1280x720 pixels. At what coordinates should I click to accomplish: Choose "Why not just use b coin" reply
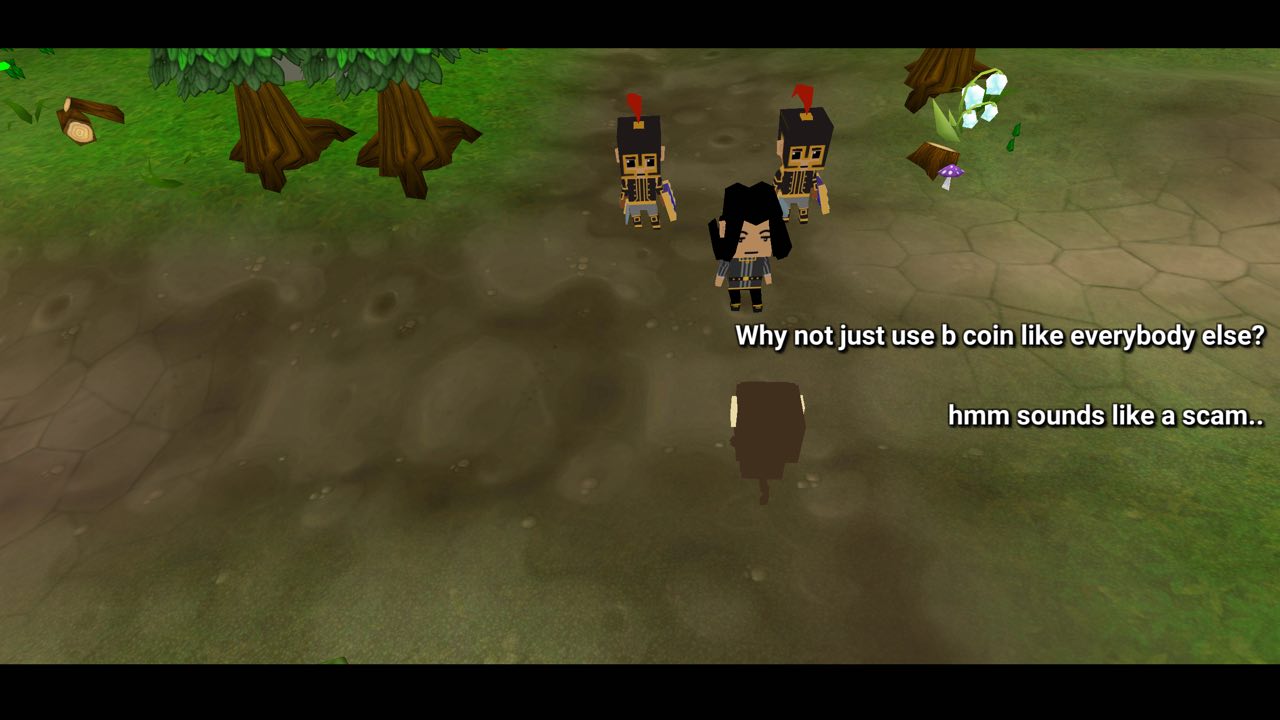click(x=1000, y=336)
